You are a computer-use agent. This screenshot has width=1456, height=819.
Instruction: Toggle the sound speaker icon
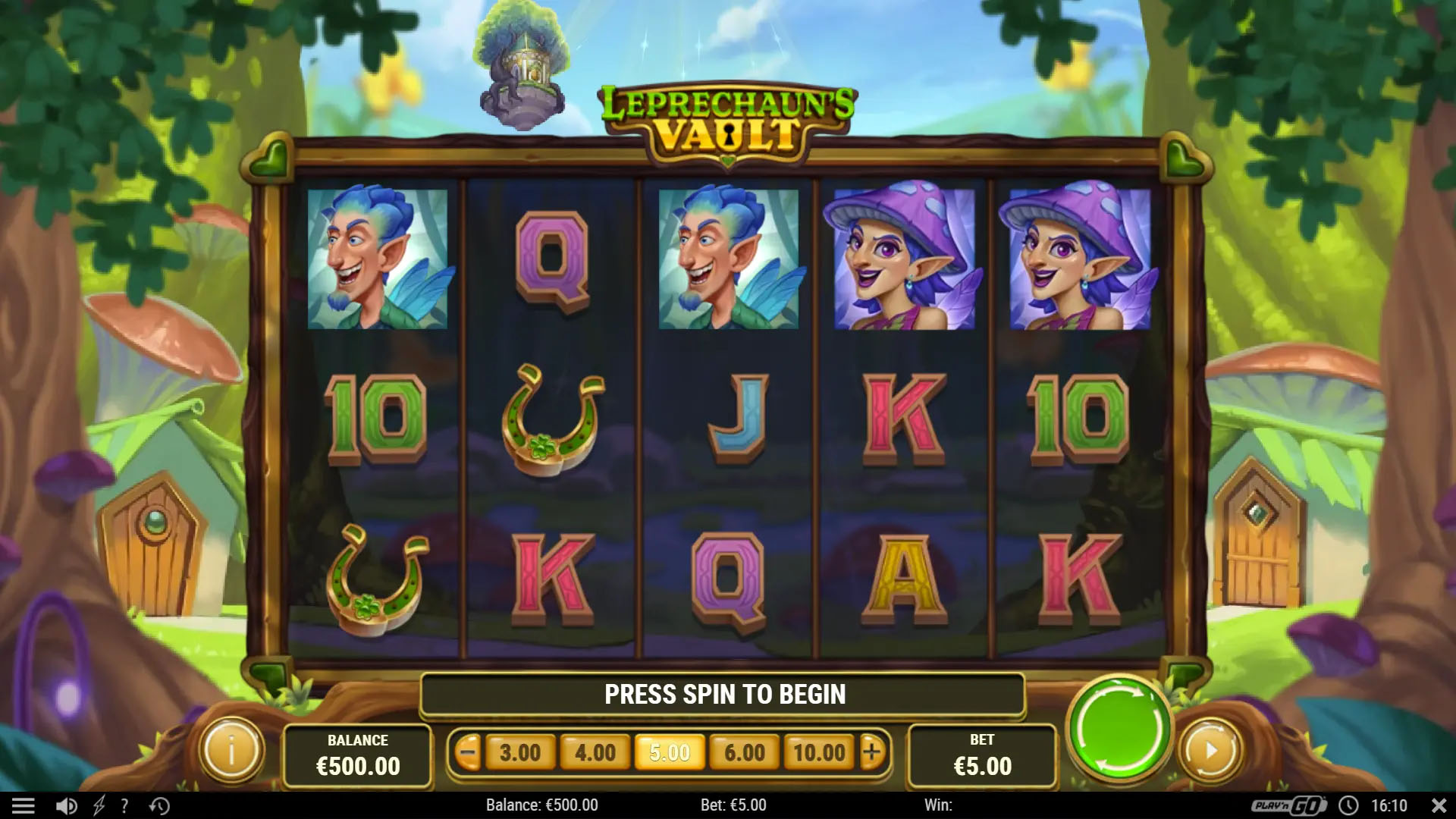67,805
